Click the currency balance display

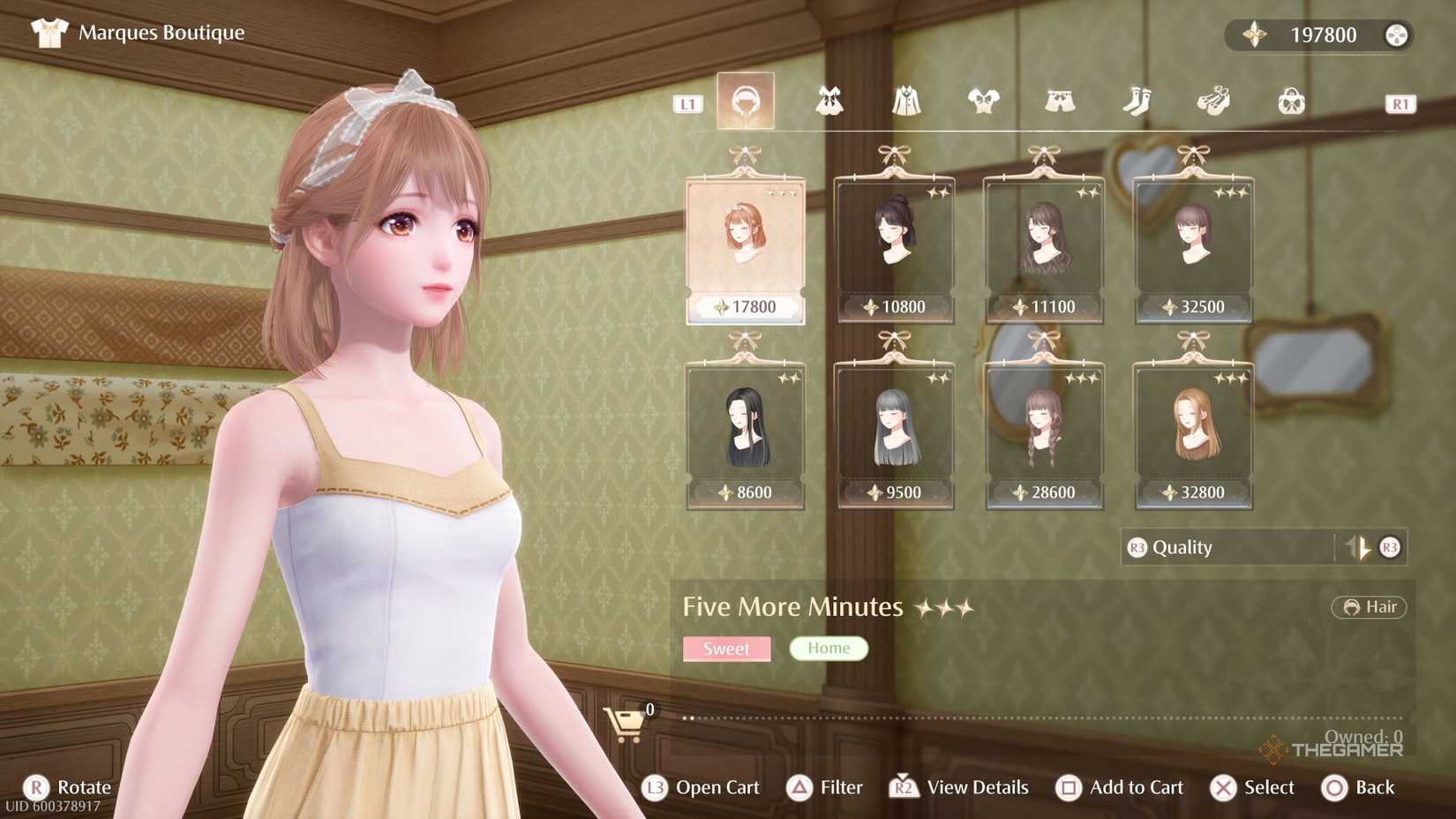(x=1319, y=34)
